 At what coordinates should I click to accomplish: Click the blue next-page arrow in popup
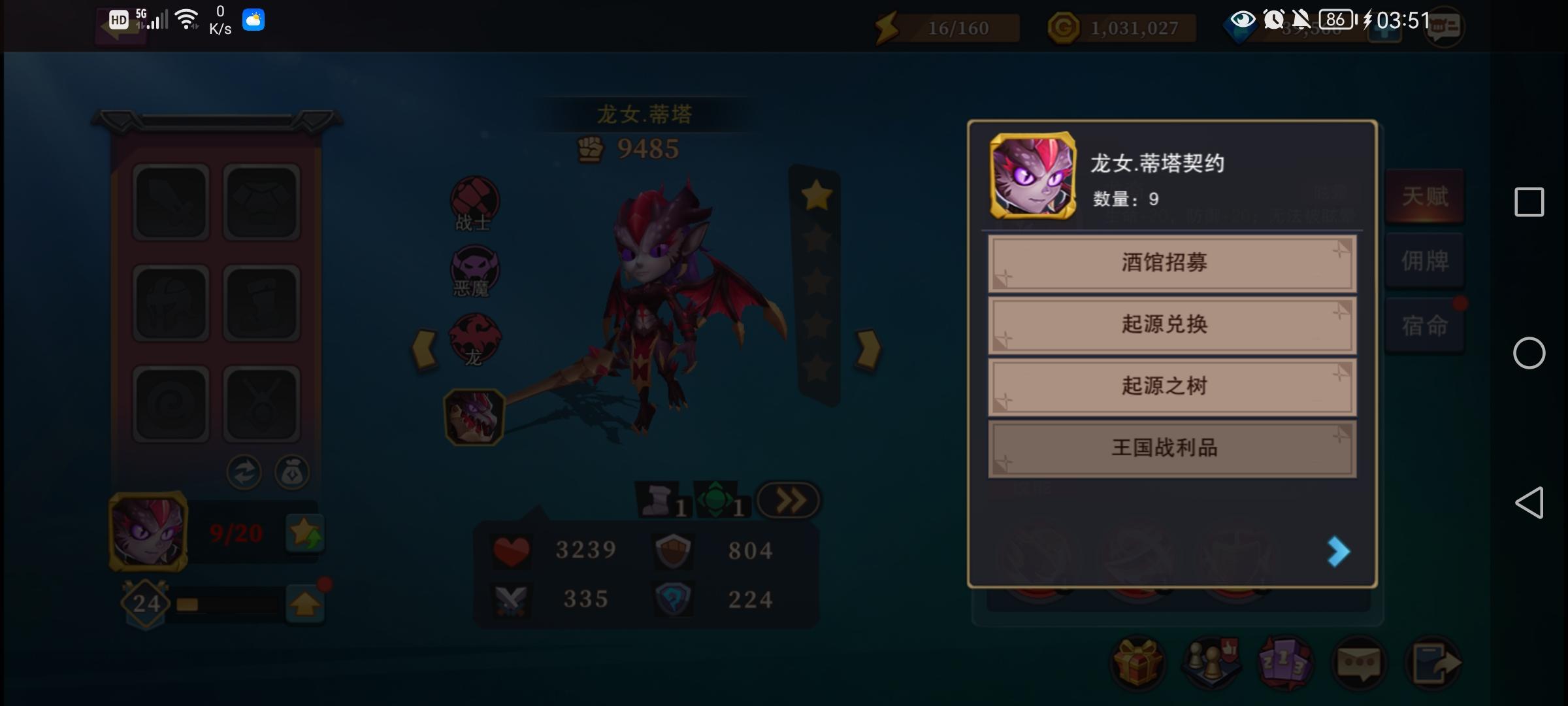click(x=1337, y=552)
